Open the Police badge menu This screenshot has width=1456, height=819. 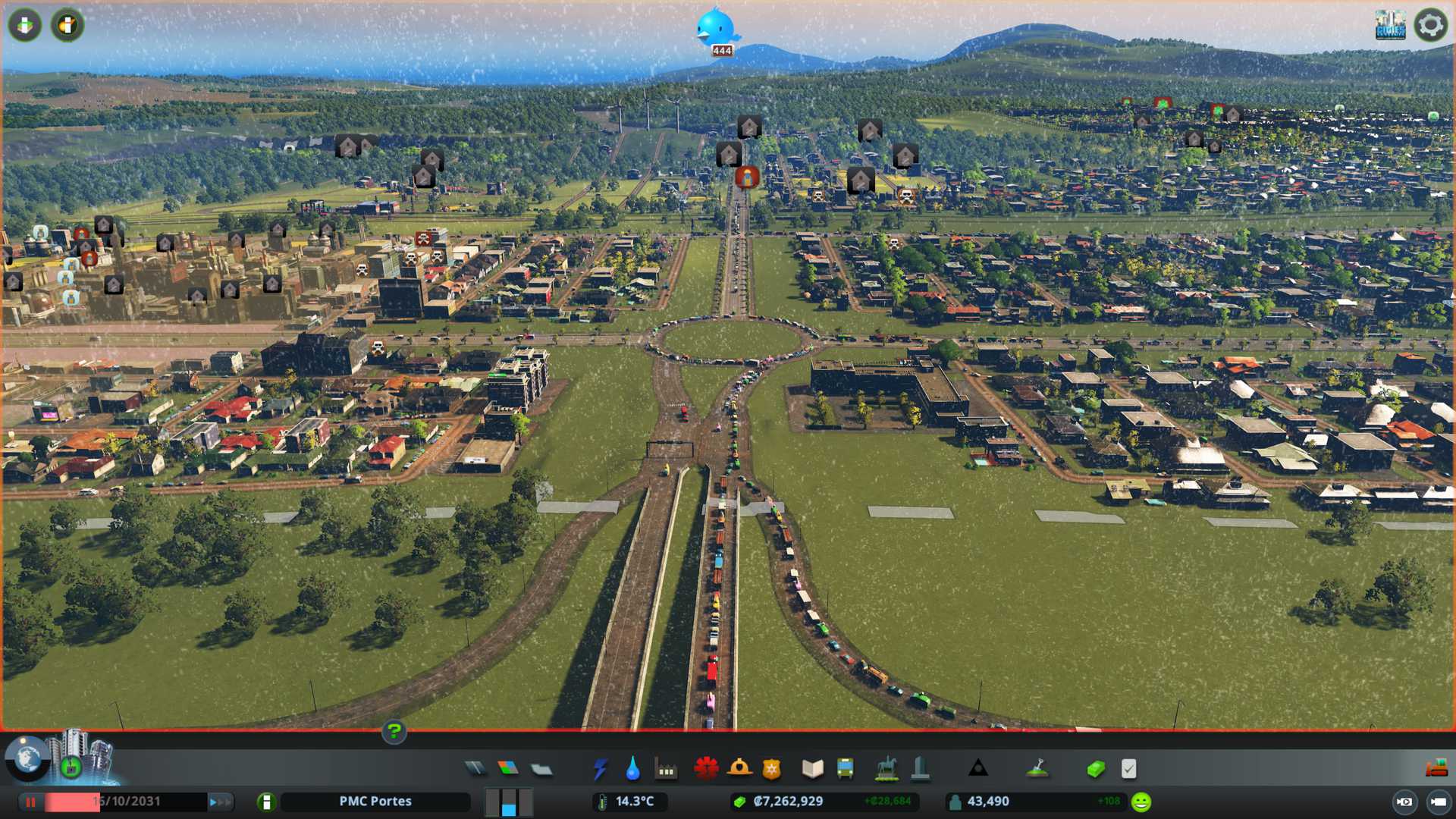coord(771,769)
